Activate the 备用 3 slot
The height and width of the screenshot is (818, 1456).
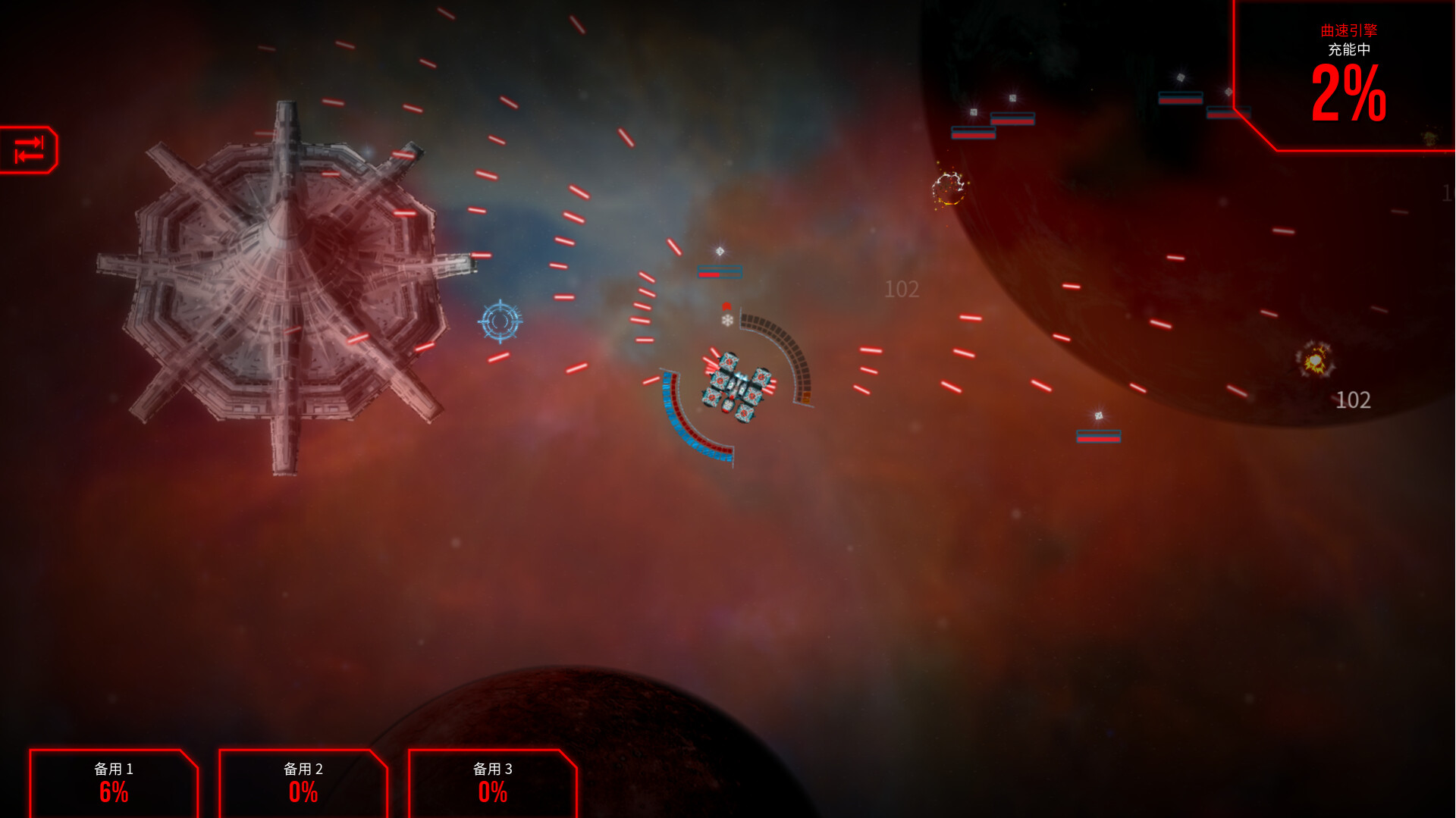[x=493, y=783]
